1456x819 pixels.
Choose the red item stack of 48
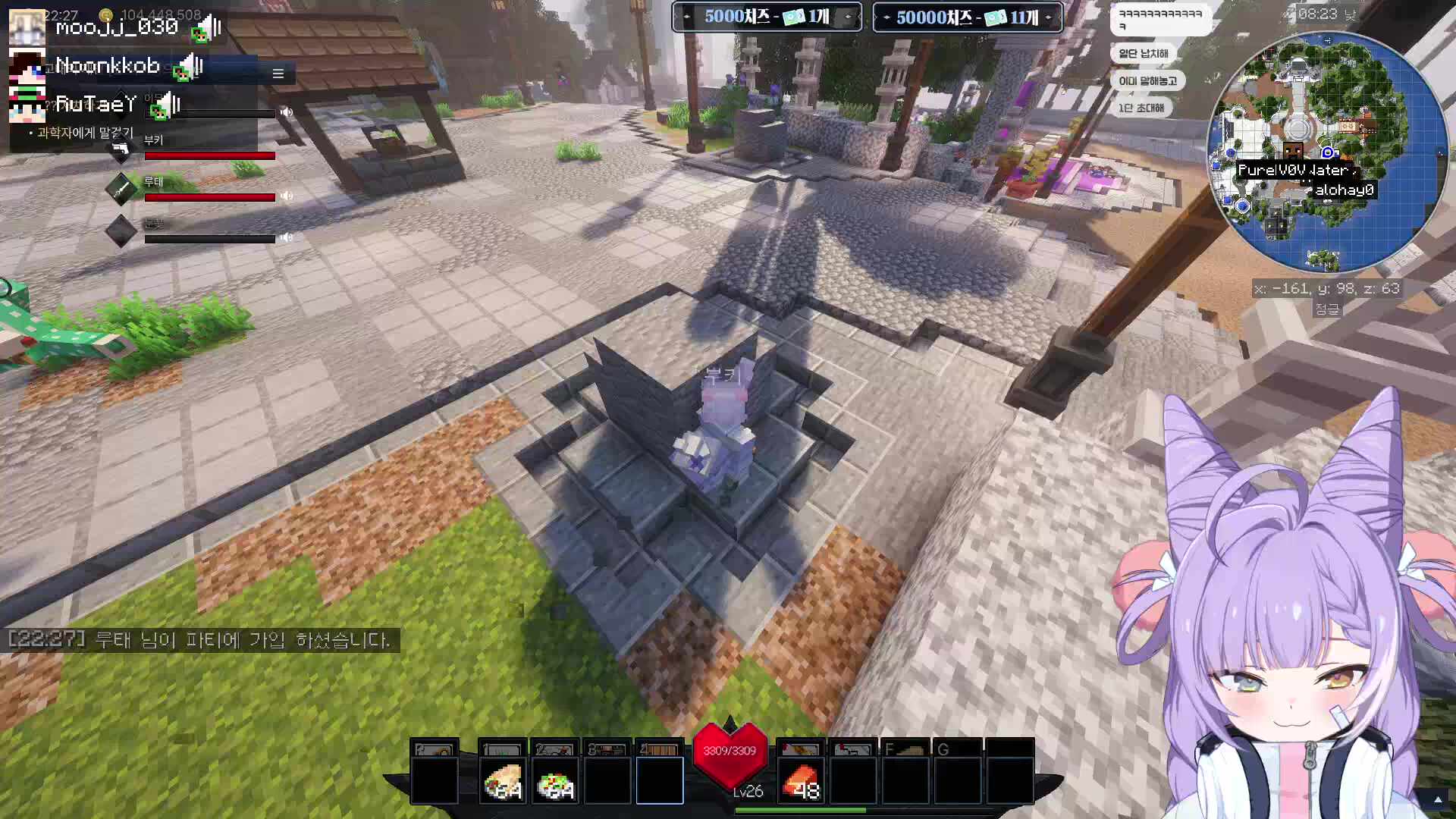click(x=800, y=780)
